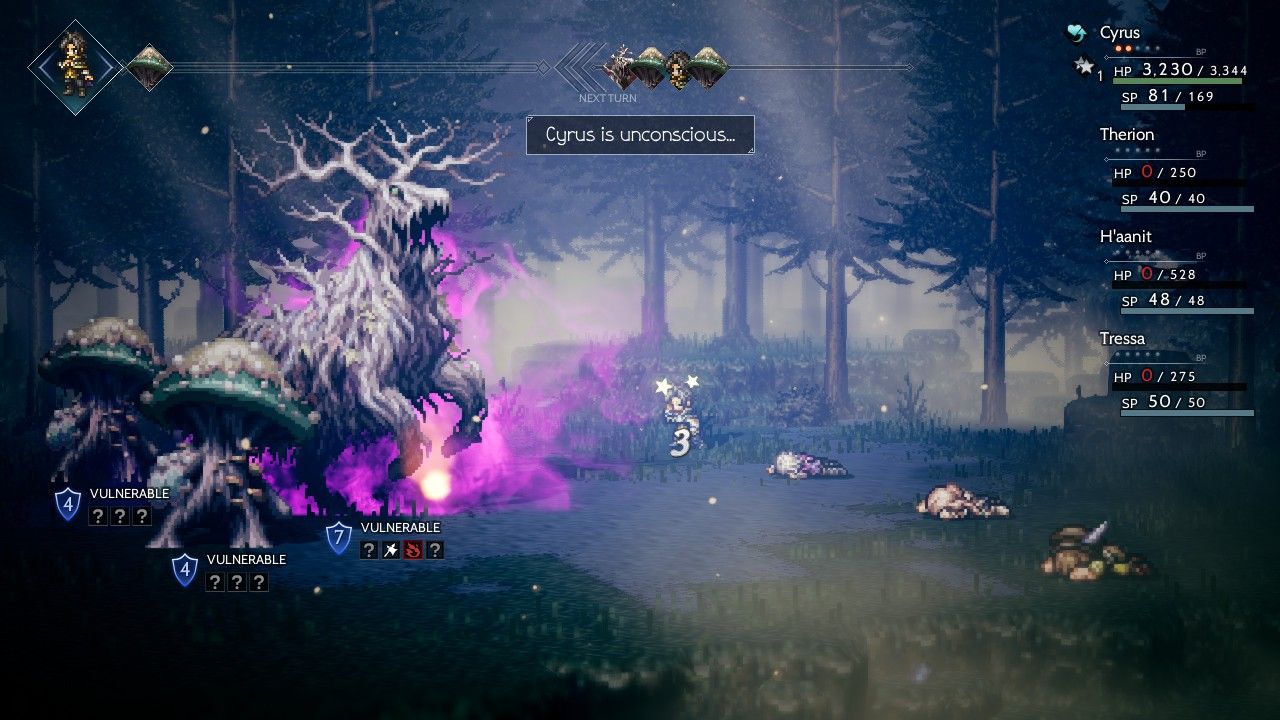Pick Cyrus's portrait in the next turn queue

679,68
